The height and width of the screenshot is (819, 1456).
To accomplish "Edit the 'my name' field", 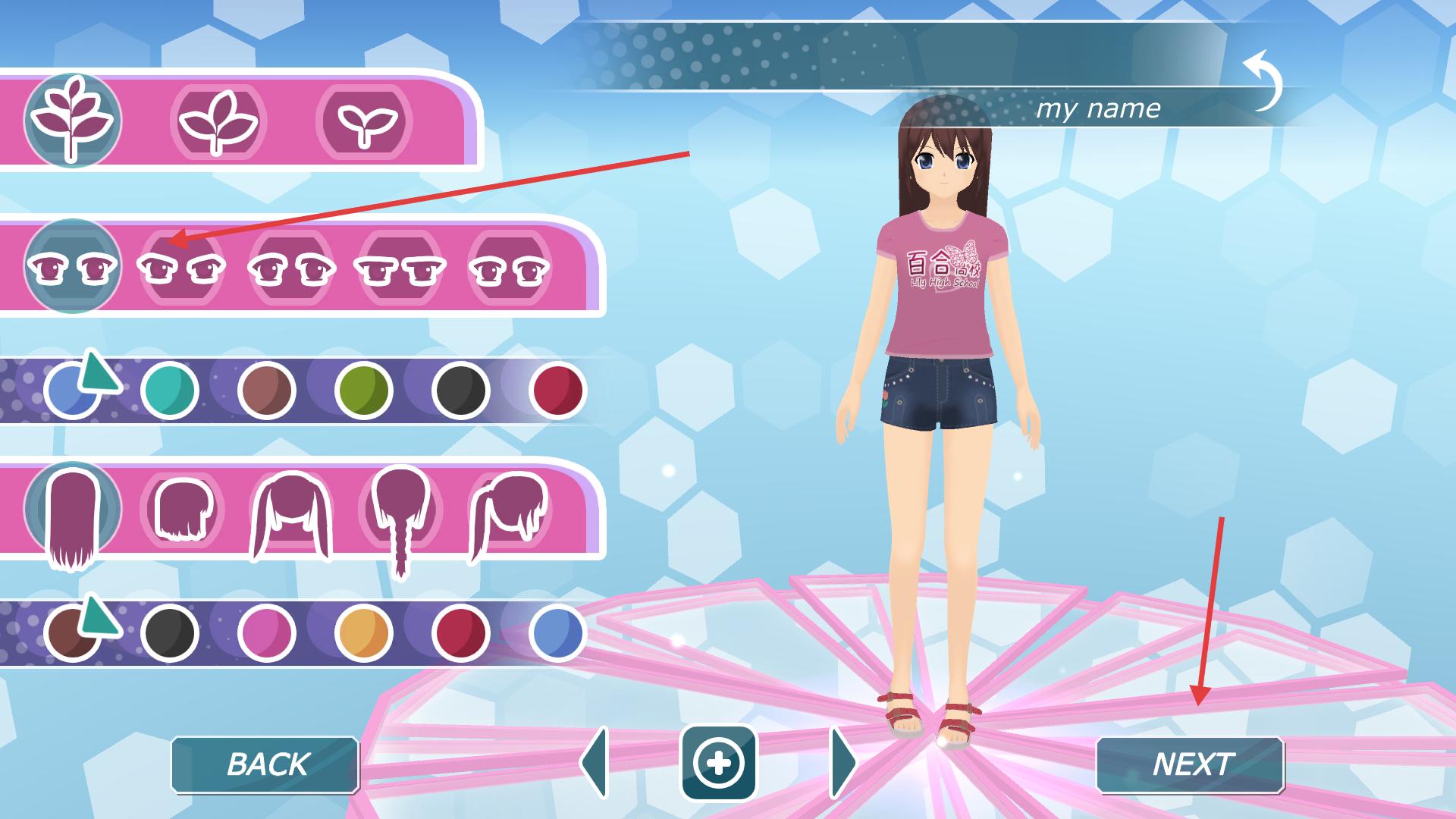I will coord(1097,109).
